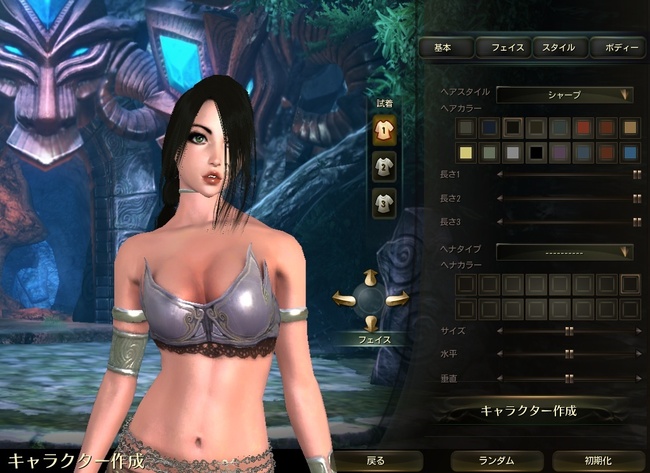This screenshot has height=473, width=650.
Task: Try on outfit number 1
Action: [x=383, y=127]
